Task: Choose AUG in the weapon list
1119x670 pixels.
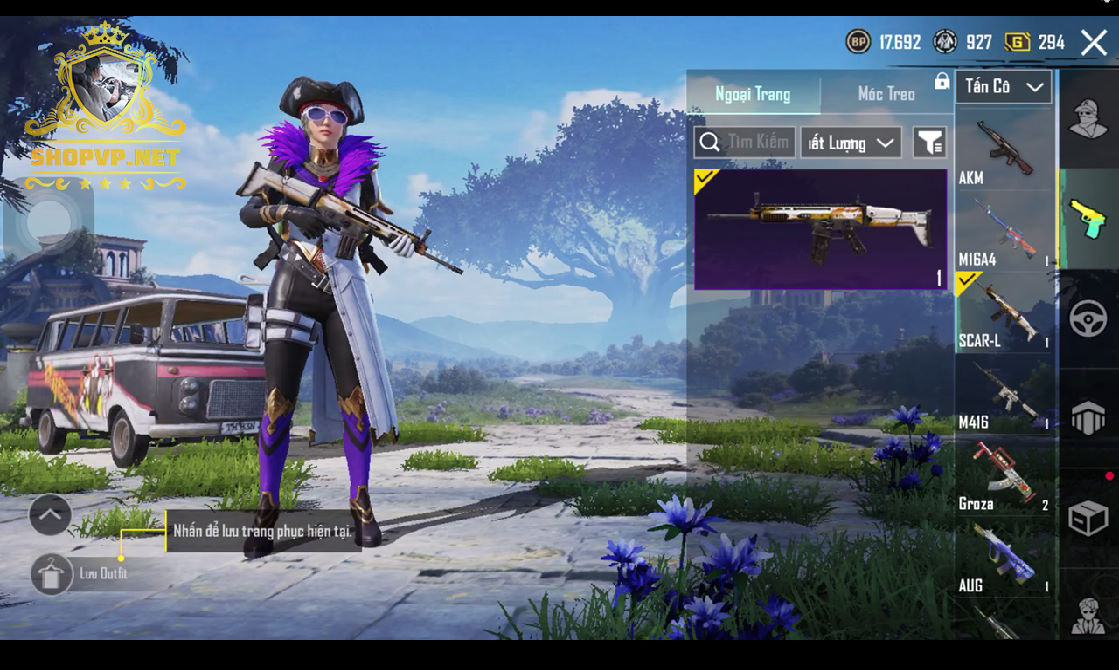Action: (x=1003, y=559)
